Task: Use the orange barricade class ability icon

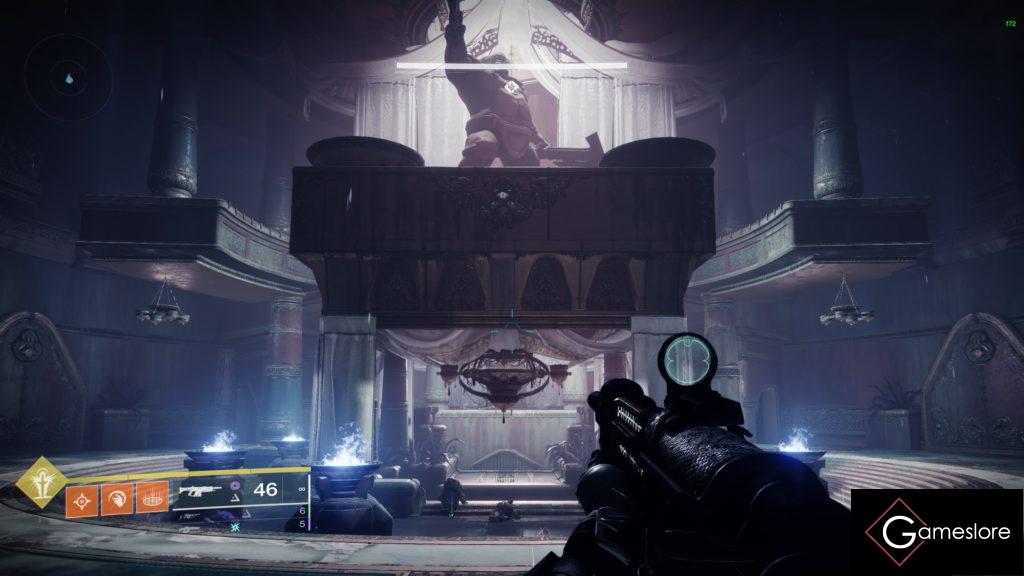Action: (151, 497)
